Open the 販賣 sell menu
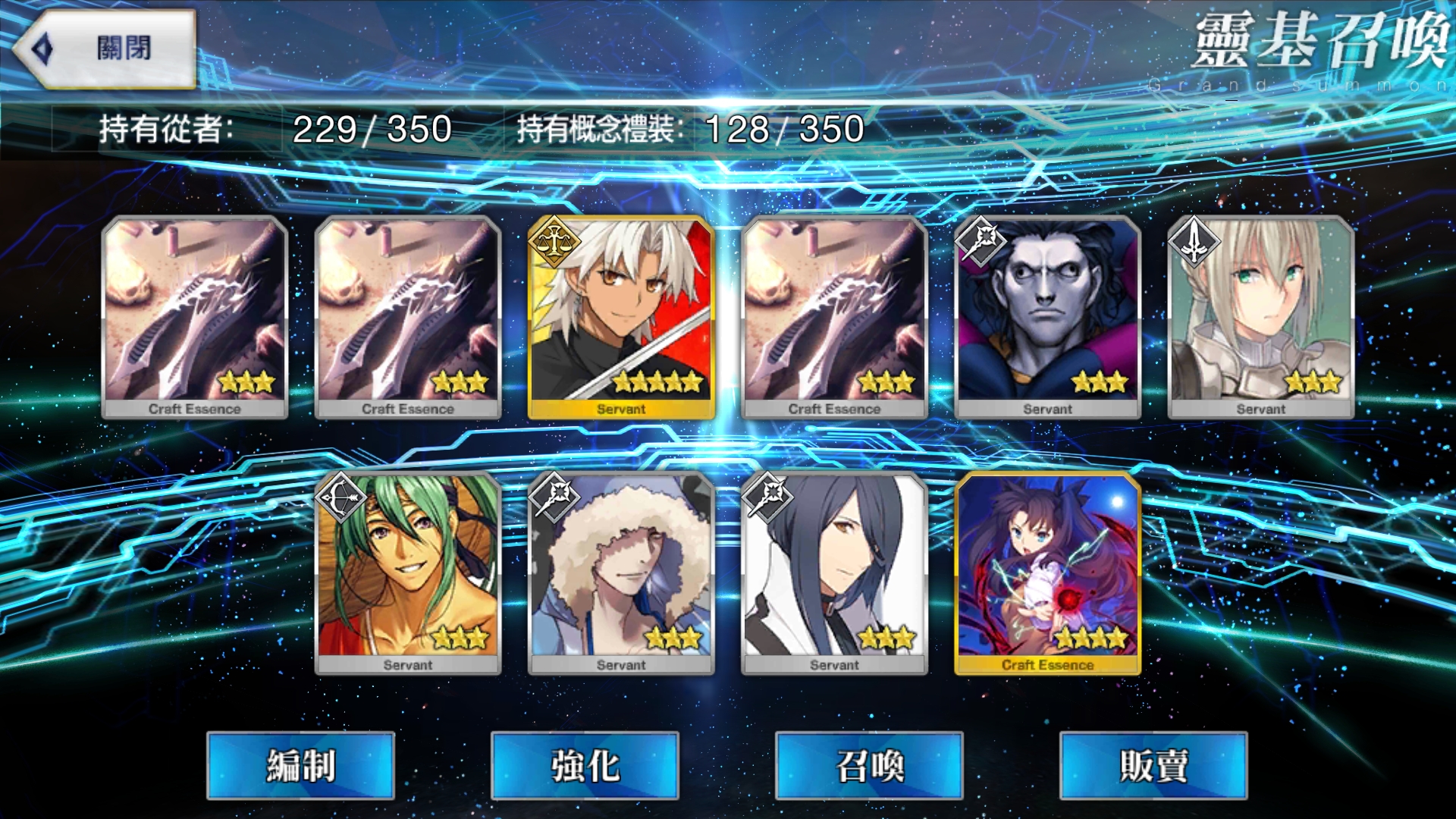 tap(1153, 765)
